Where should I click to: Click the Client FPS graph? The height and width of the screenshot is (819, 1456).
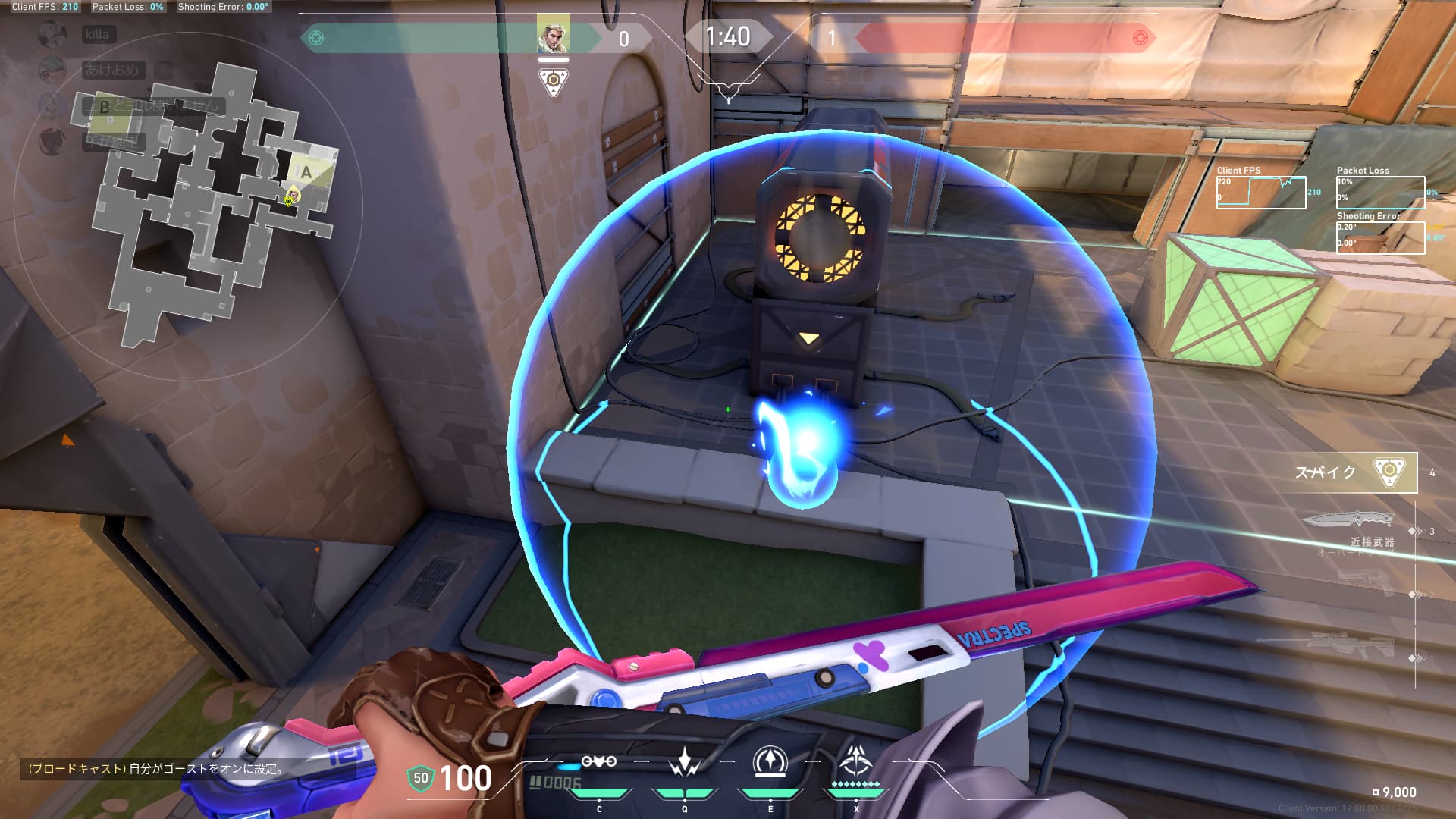[1261, 193]
